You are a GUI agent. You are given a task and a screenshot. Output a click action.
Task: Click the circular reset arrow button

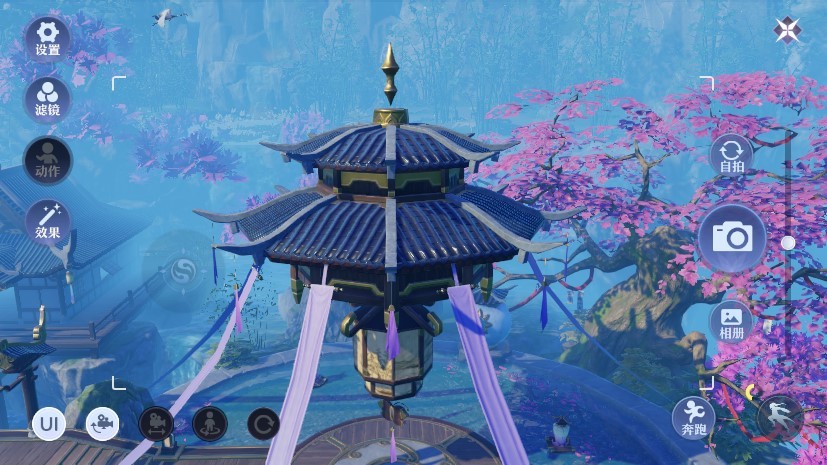tap(263, 424)
